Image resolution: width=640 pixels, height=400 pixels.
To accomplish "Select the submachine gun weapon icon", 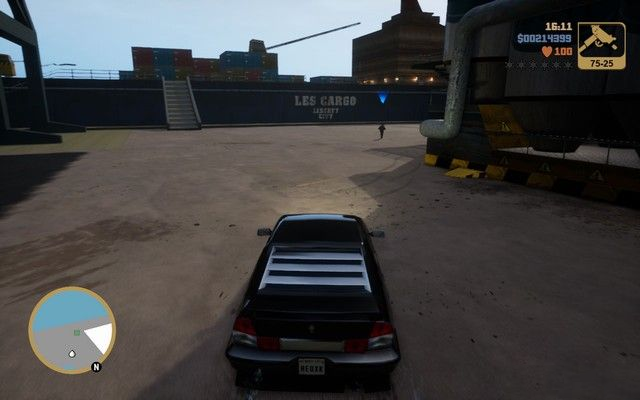I will click(x=601, y=42).
